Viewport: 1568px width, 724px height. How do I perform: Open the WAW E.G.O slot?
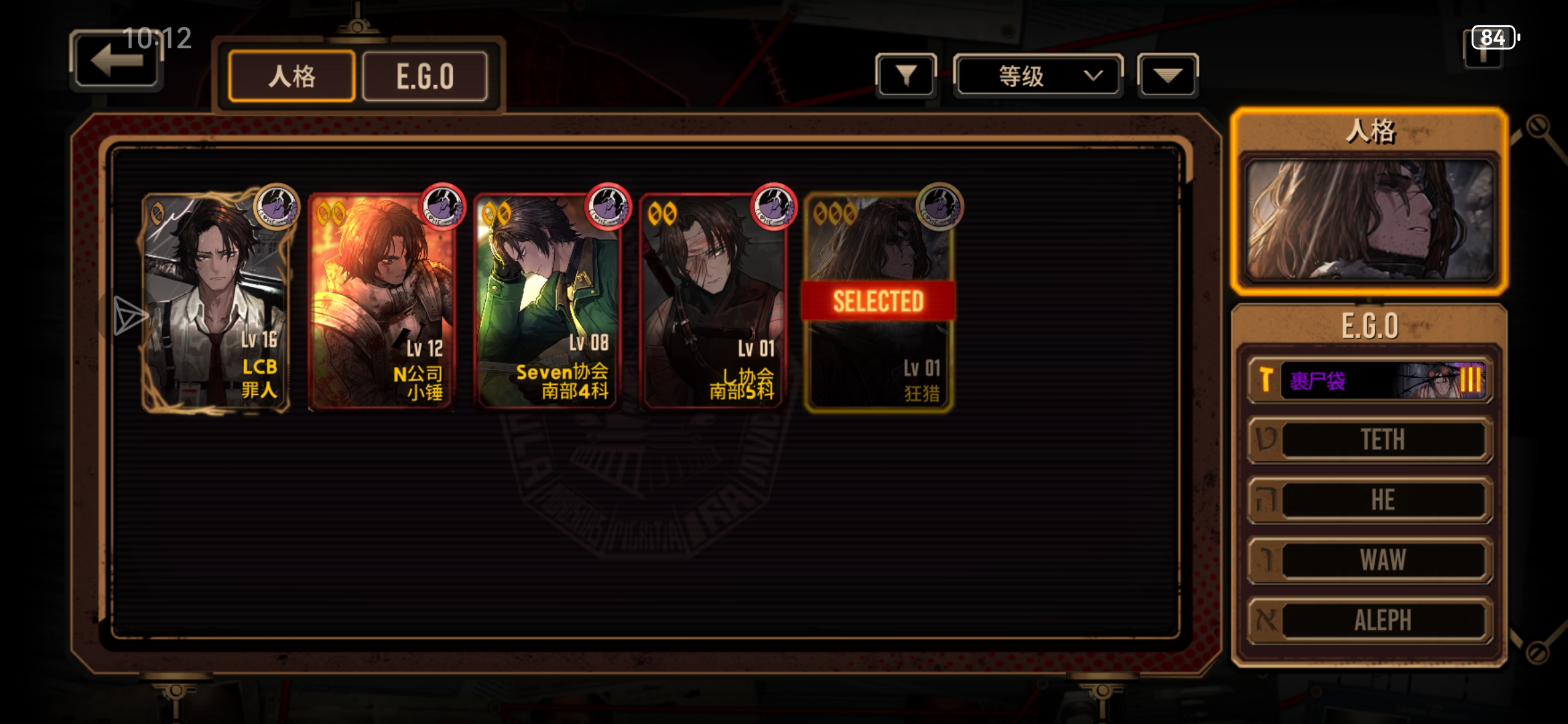(1370, 560)
